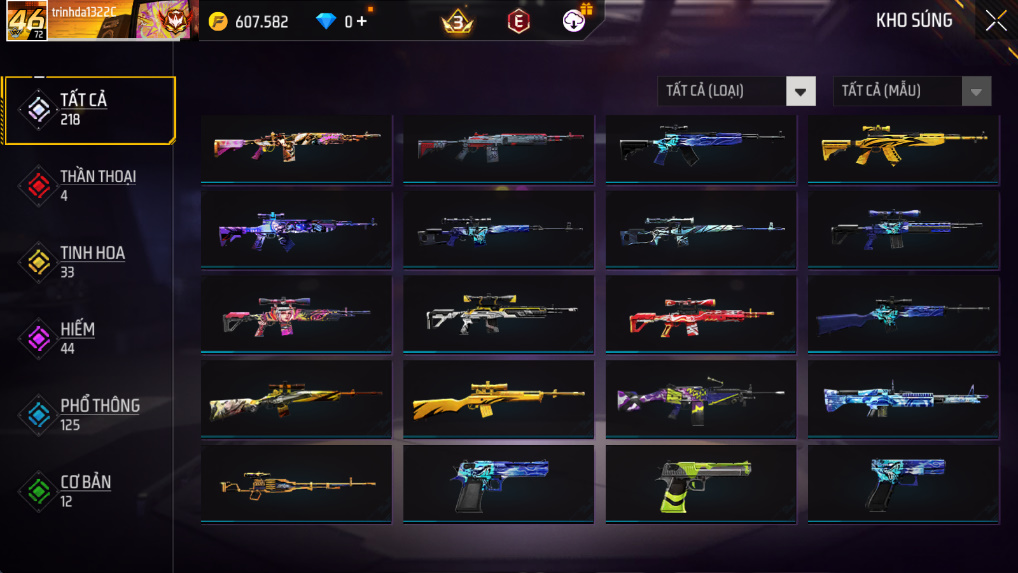Screen dimensions: 1018x573
Task: Expand the Tất Cả (Mẫu) dropdown
Action: pos(911,91)
